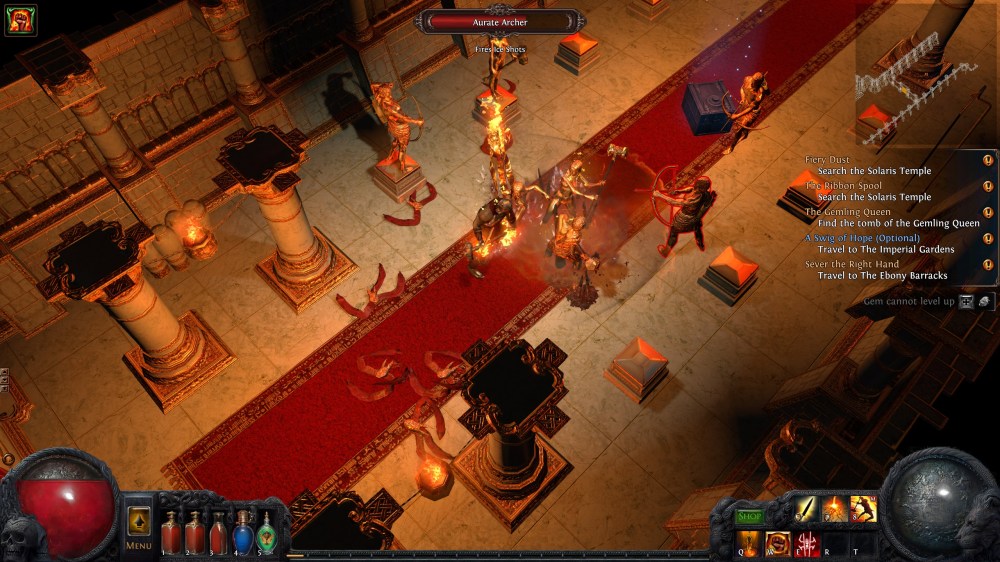
Task: Activate the Q skill slot
Action: [750, 544]
